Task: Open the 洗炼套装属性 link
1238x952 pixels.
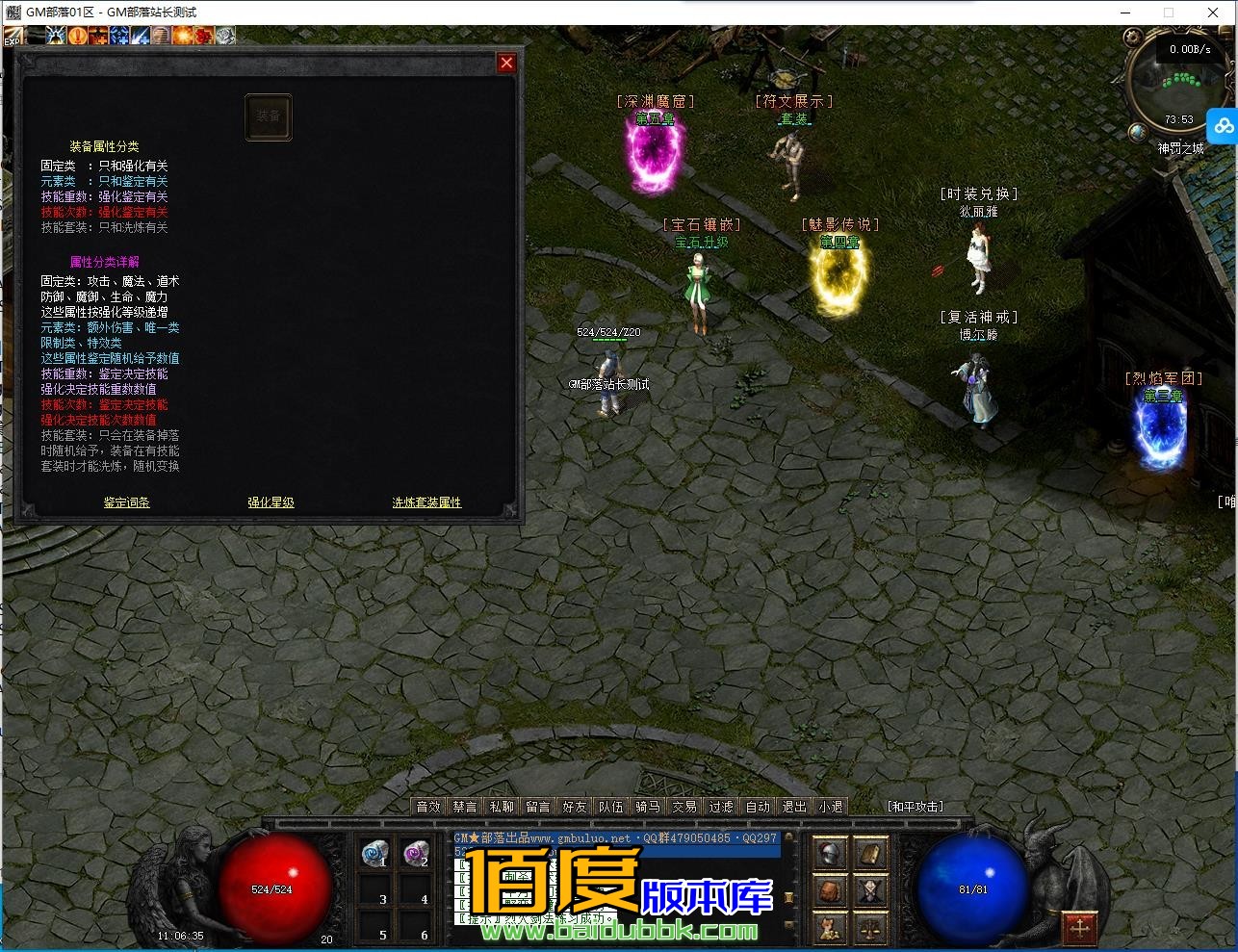Action: [426, 502]
